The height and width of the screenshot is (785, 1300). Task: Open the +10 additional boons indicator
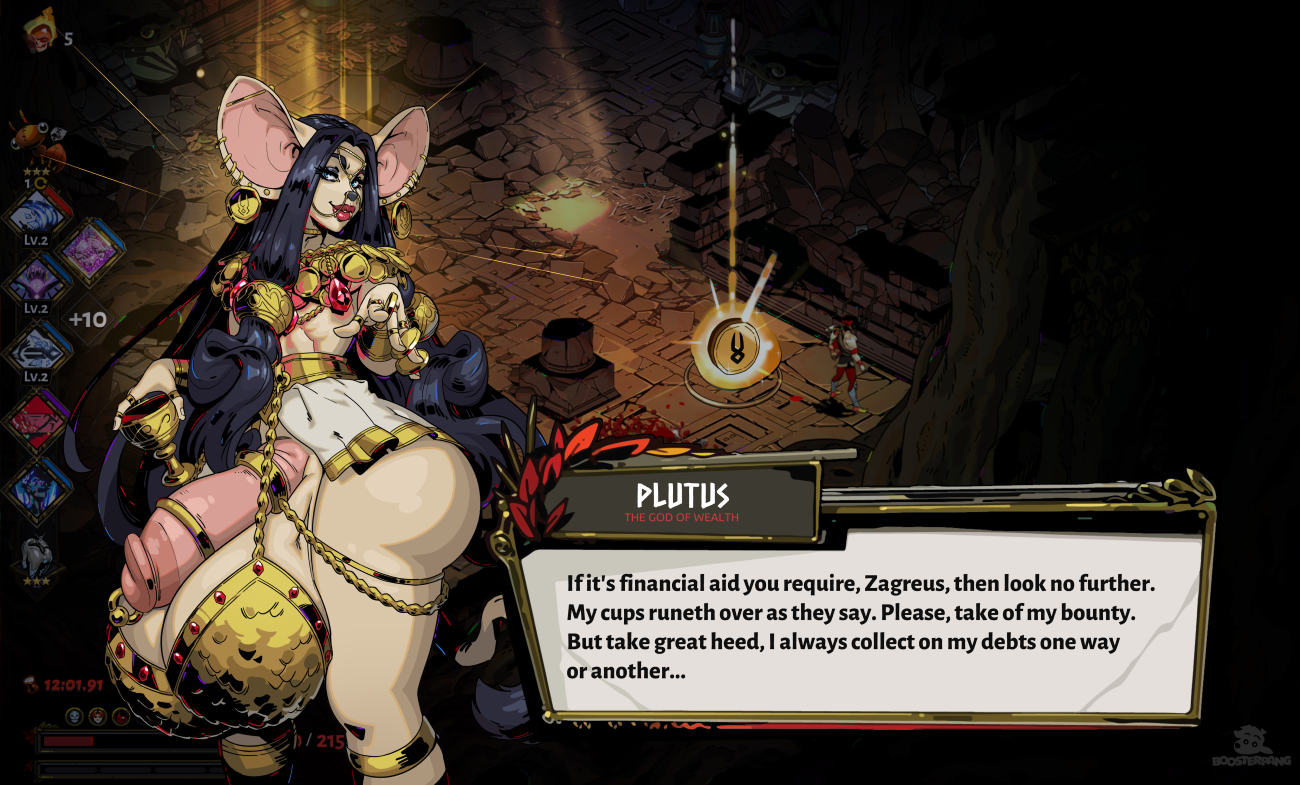[88, 320]
